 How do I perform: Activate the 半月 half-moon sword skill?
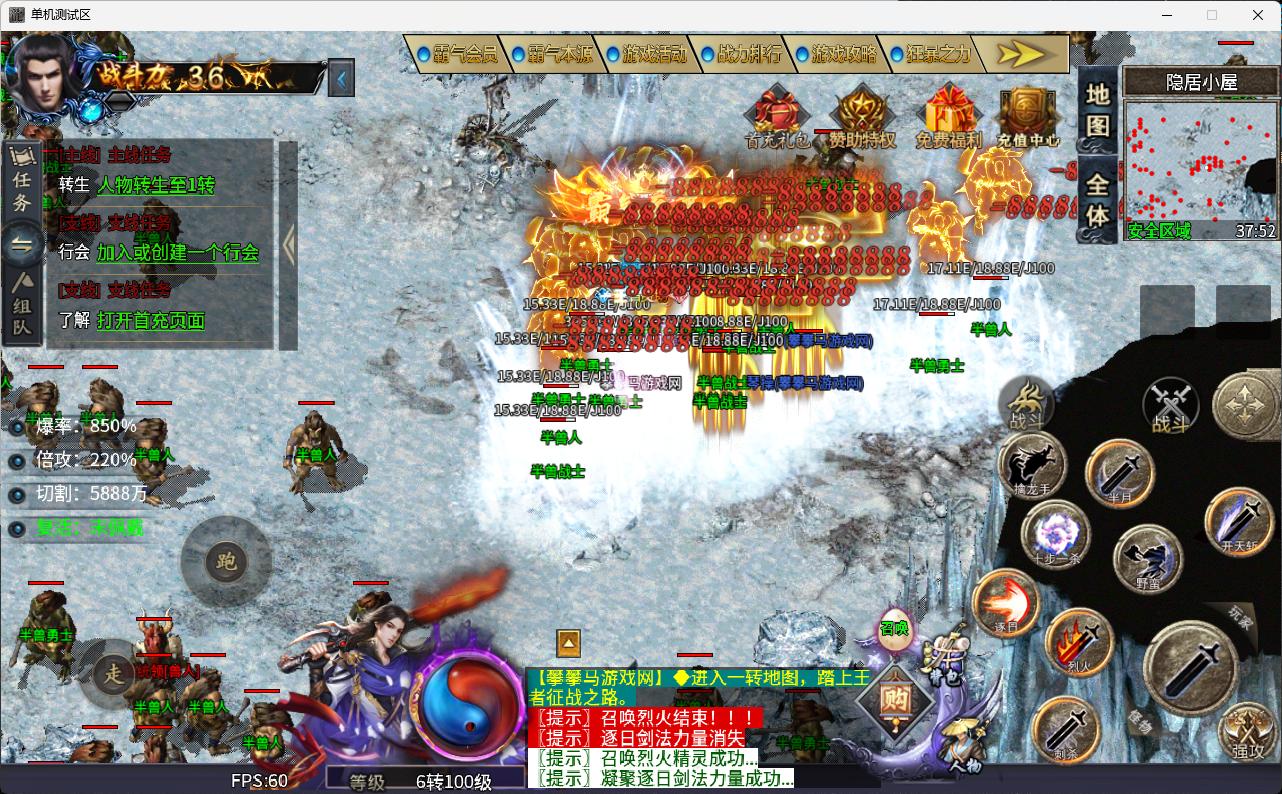1119,471
